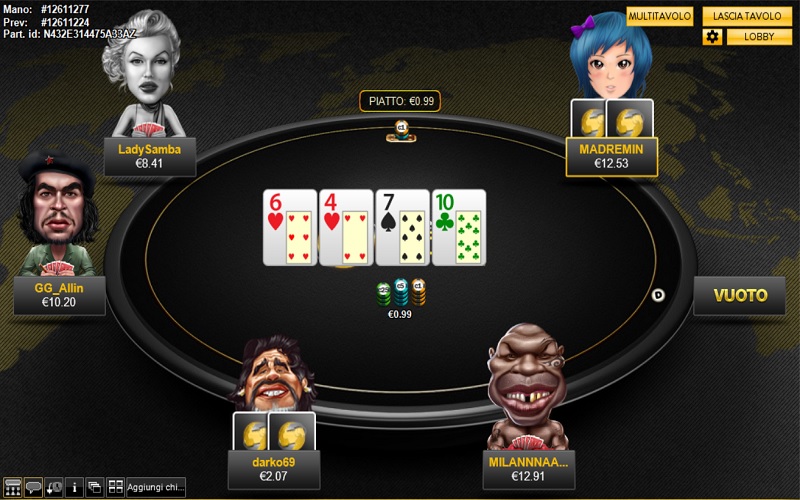Toggle the table layout icon
The height and width of the screenshot is (500, 800).
[13, 488]
